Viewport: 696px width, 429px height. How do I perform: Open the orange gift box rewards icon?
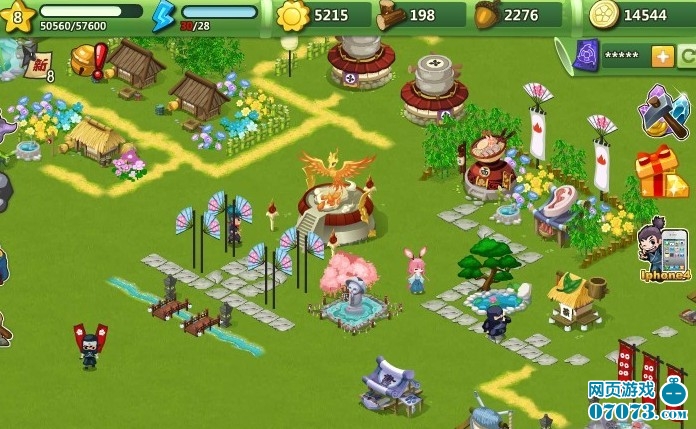[x=660, y=172]
